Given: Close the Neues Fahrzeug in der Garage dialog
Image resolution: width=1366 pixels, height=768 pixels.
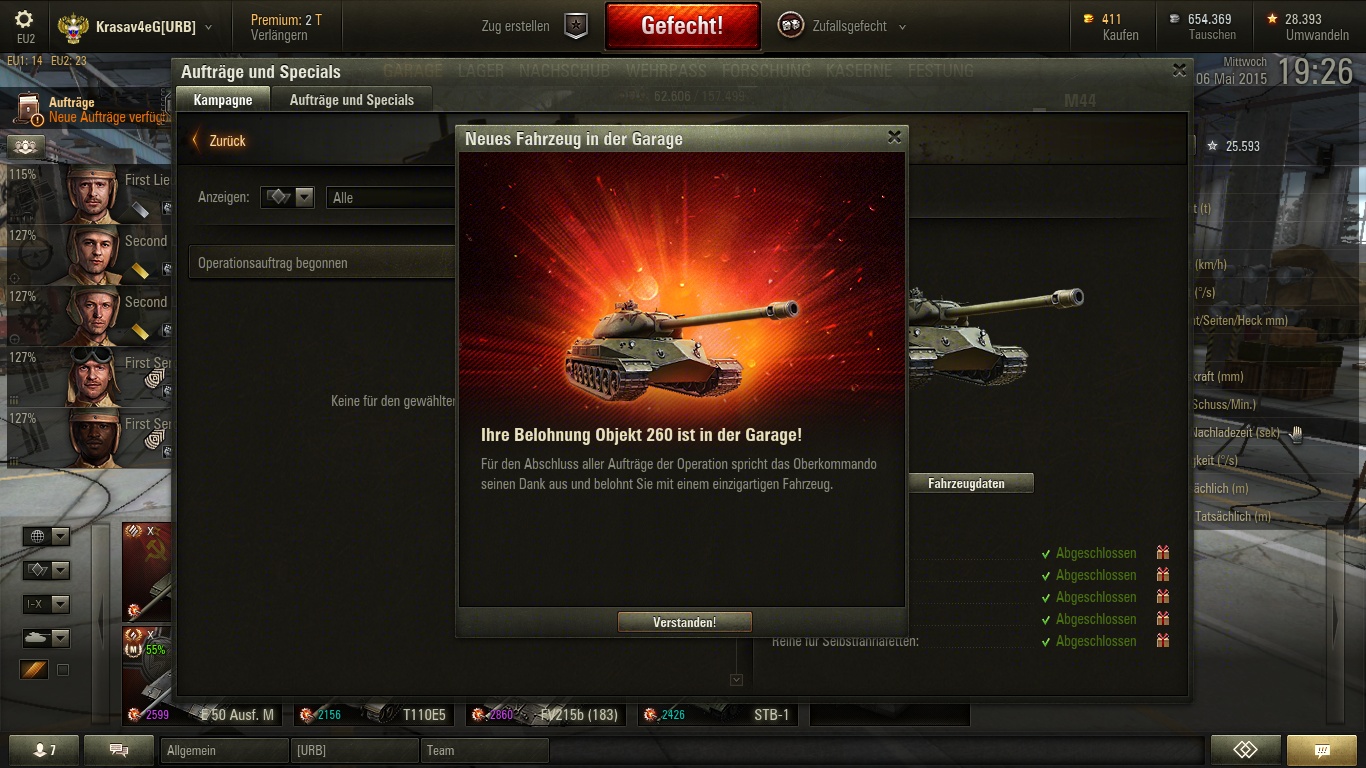Looking at the screenshot, I should point(894,138).
